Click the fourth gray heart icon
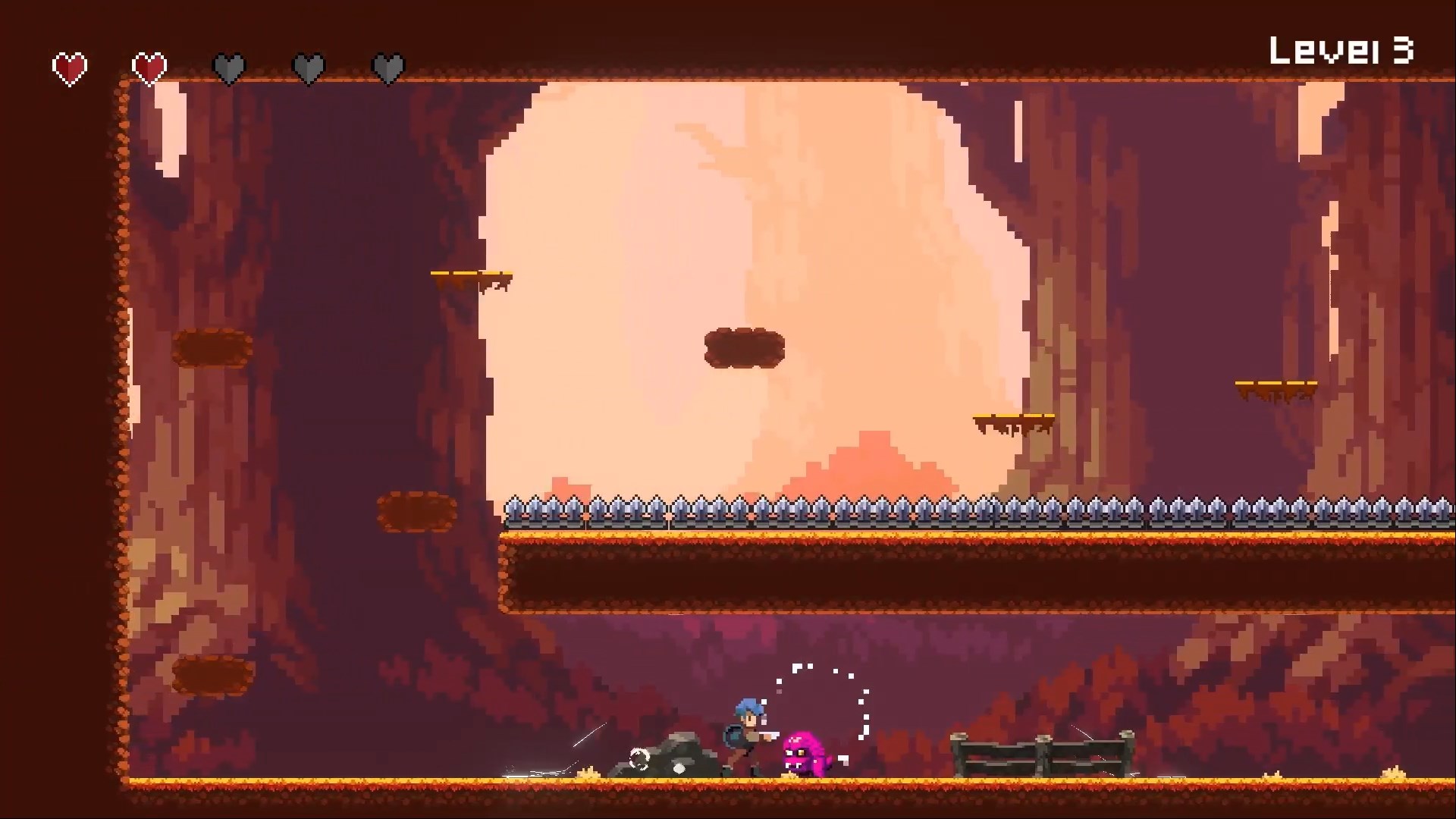1456x819 pixels. tap(309, 67)
